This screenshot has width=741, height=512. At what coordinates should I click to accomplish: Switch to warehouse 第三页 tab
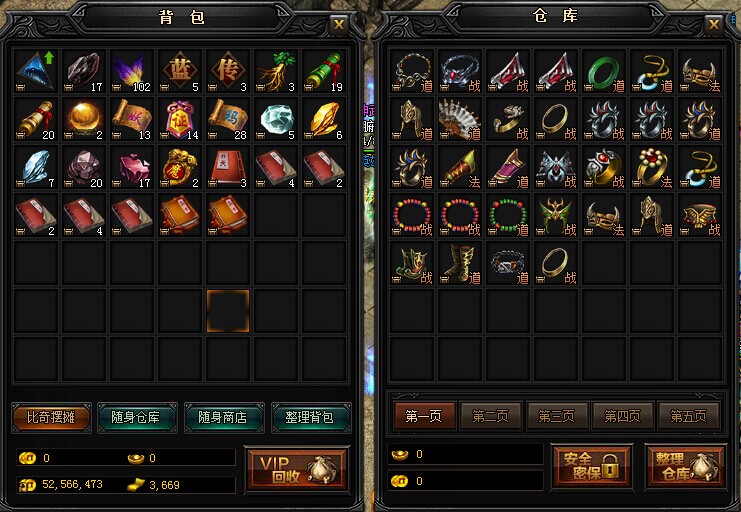click(x=557, y=416)
